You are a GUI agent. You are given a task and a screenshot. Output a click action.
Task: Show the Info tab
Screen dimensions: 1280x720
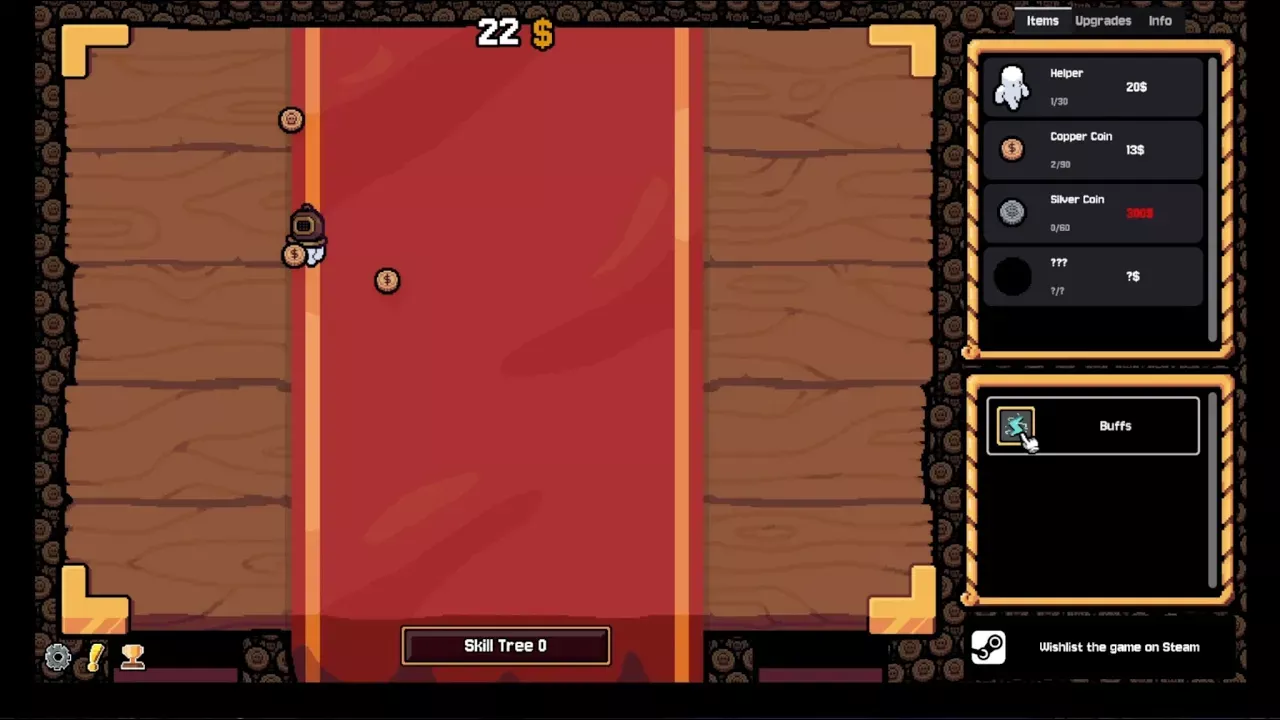1160,21
